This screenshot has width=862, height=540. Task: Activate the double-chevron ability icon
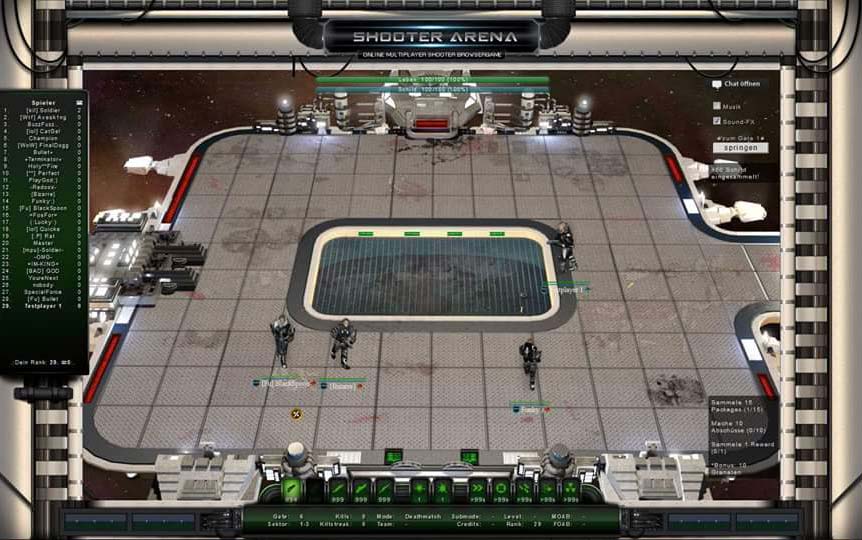click(477, 489)
